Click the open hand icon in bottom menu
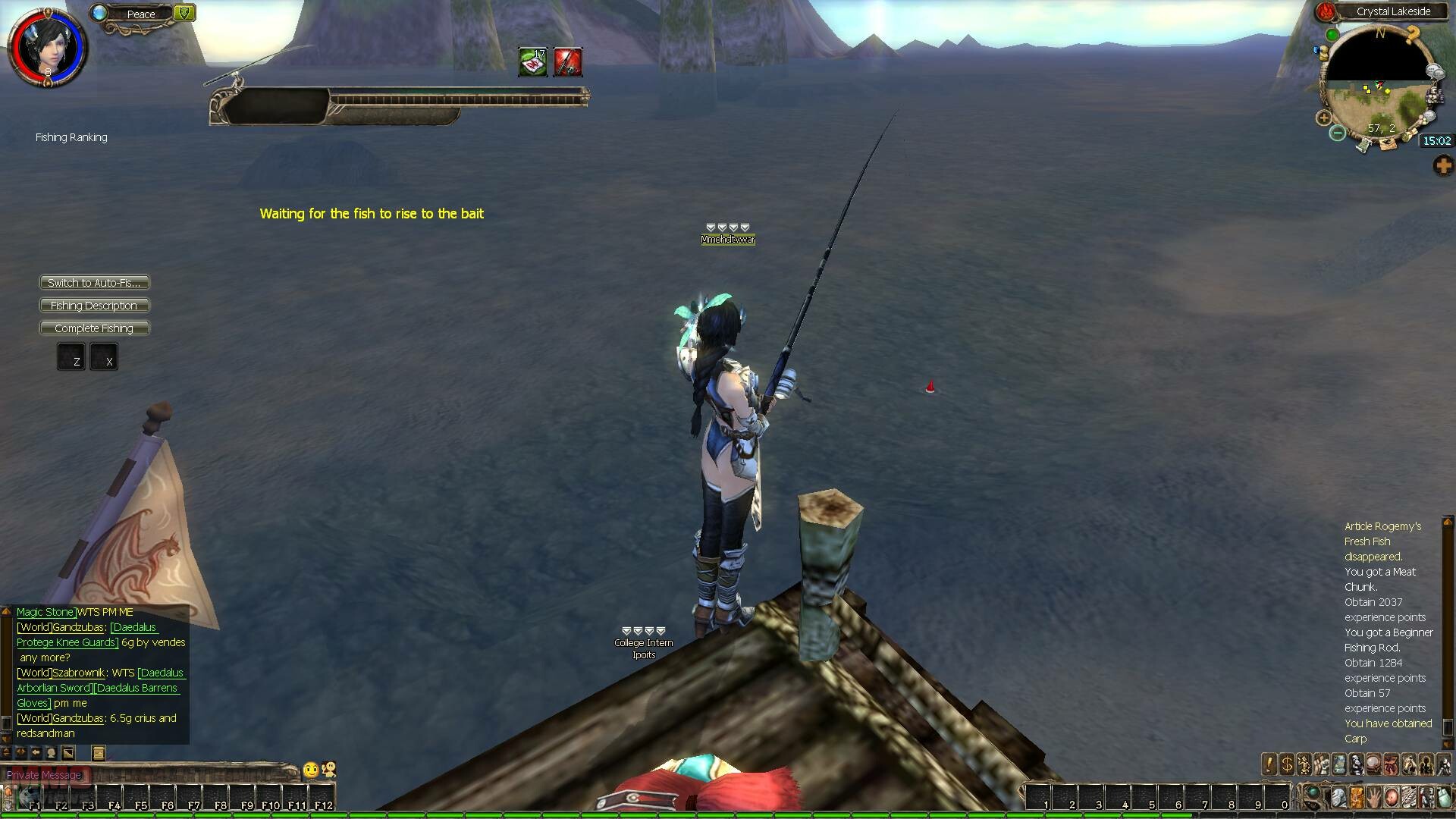This screenshot has height=819, width=1456. click(x=1373, y=798)
